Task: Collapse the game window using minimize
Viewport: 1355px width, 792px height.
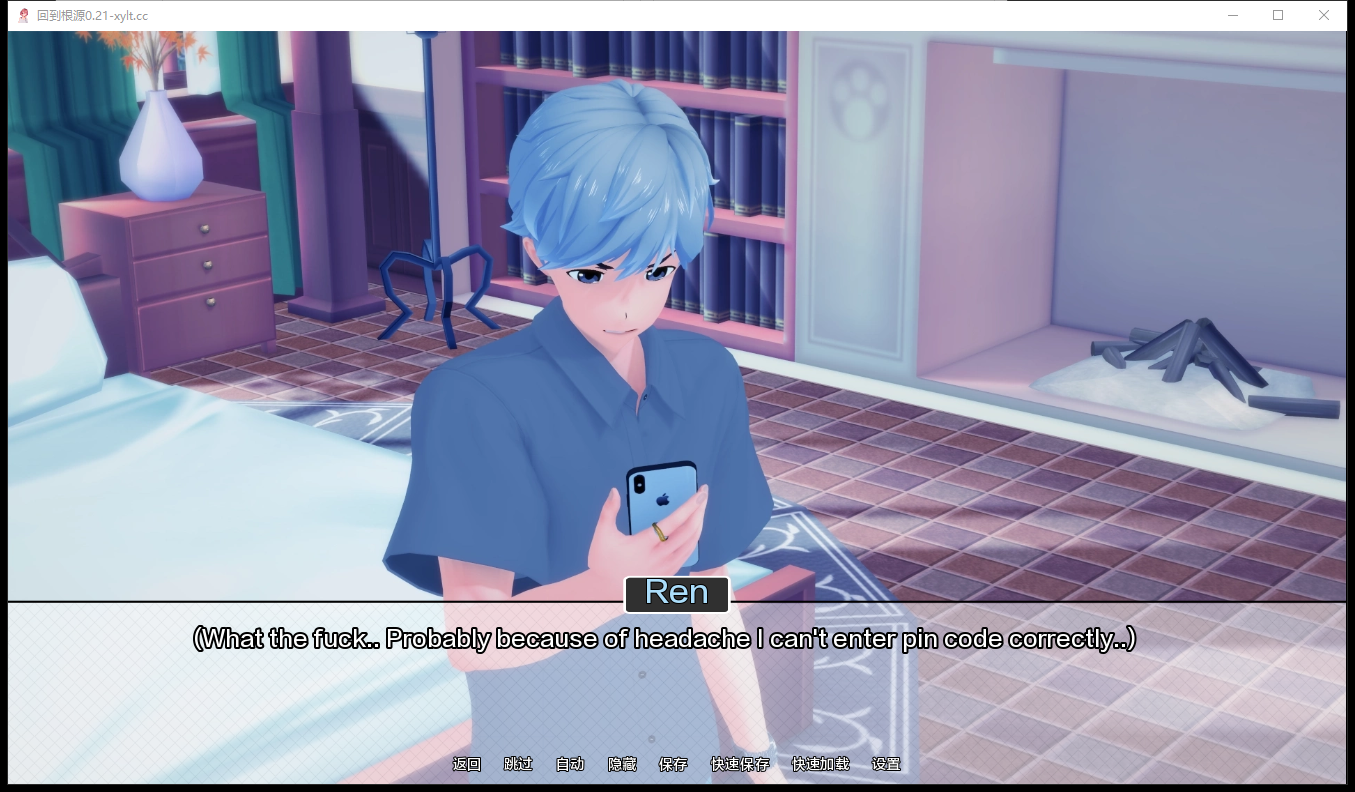Action: pyautogui.click(x=1233, y=15)
